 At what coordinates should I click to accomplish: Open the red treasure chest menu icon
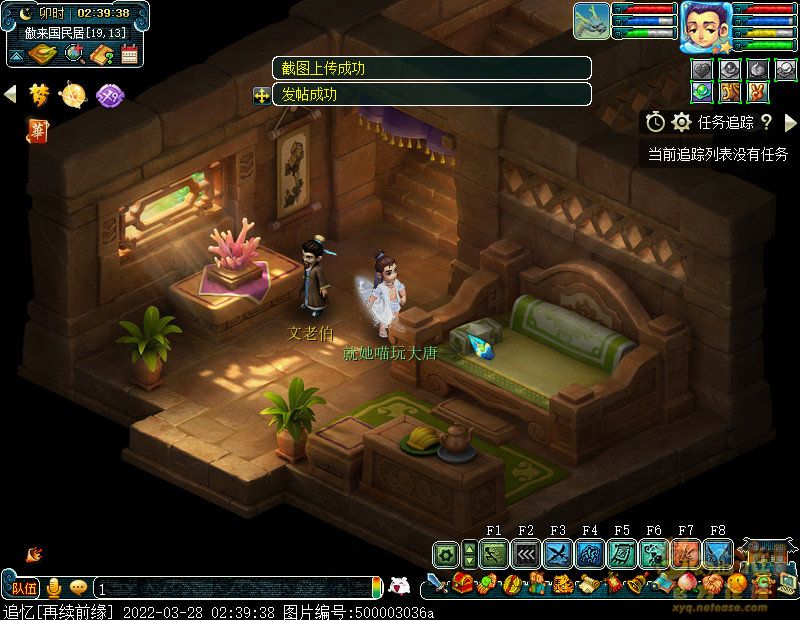462,584
